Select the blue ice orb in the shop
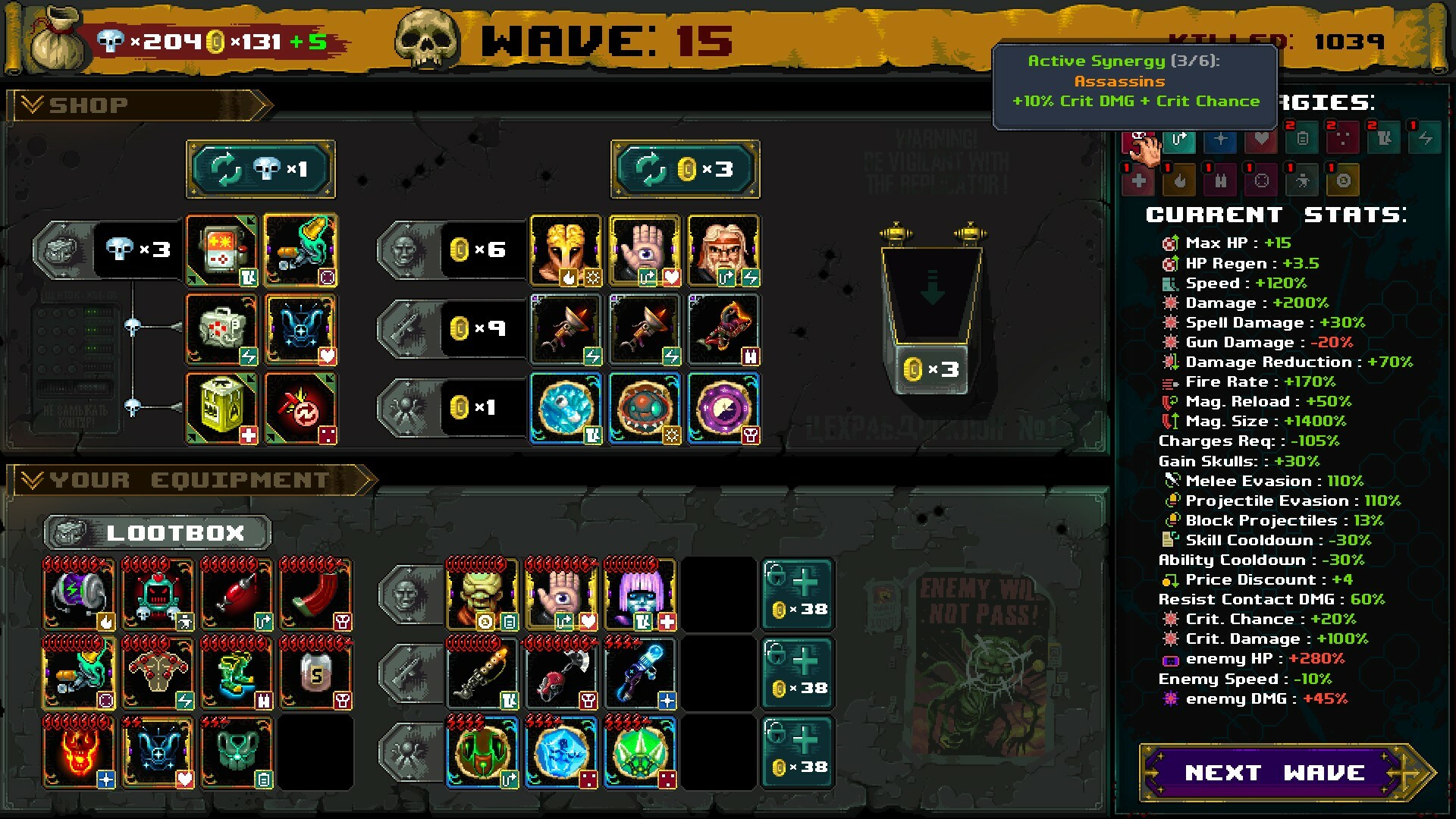Image resolution: width=1456 pixels, height=819 pixels. pyautogui.click(x=566, y=409)
